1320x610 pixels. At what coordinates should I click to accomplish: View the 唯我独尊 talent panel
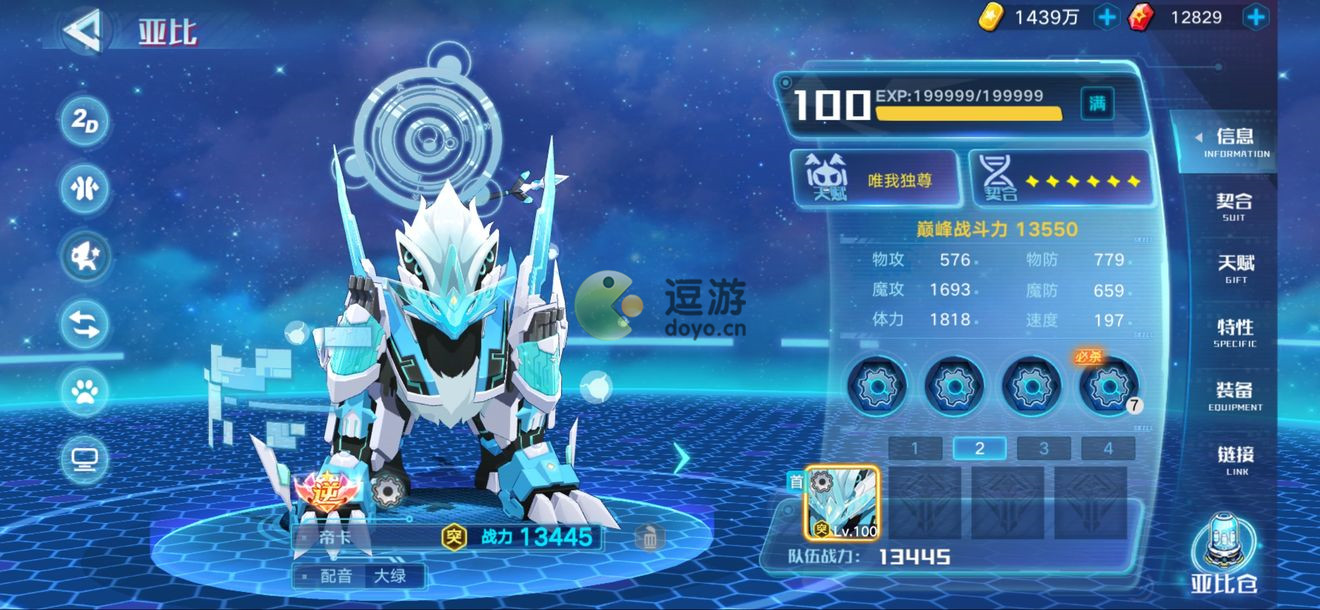point(876,180)
